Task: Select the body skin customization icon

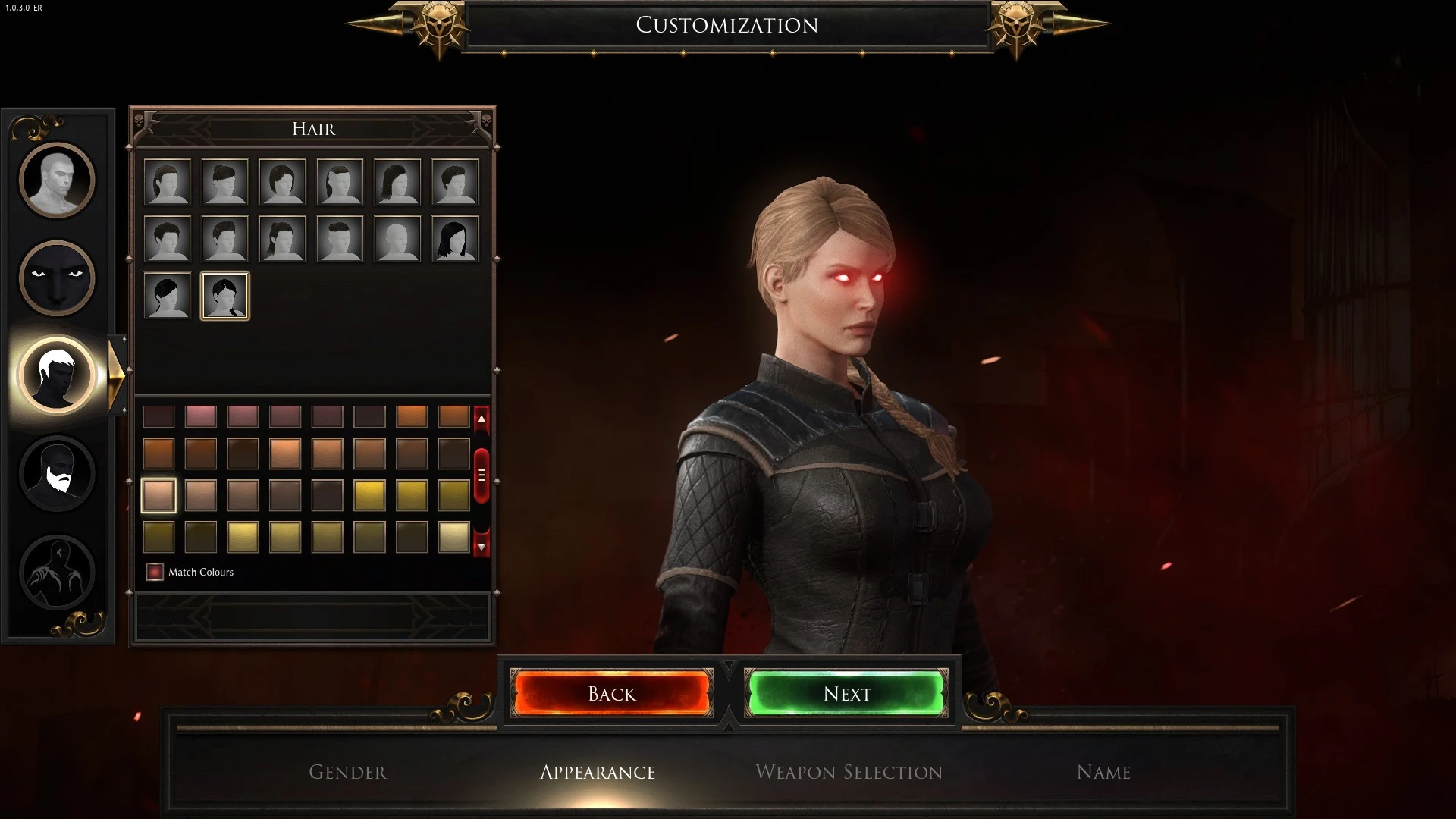Action: (57, 180)
